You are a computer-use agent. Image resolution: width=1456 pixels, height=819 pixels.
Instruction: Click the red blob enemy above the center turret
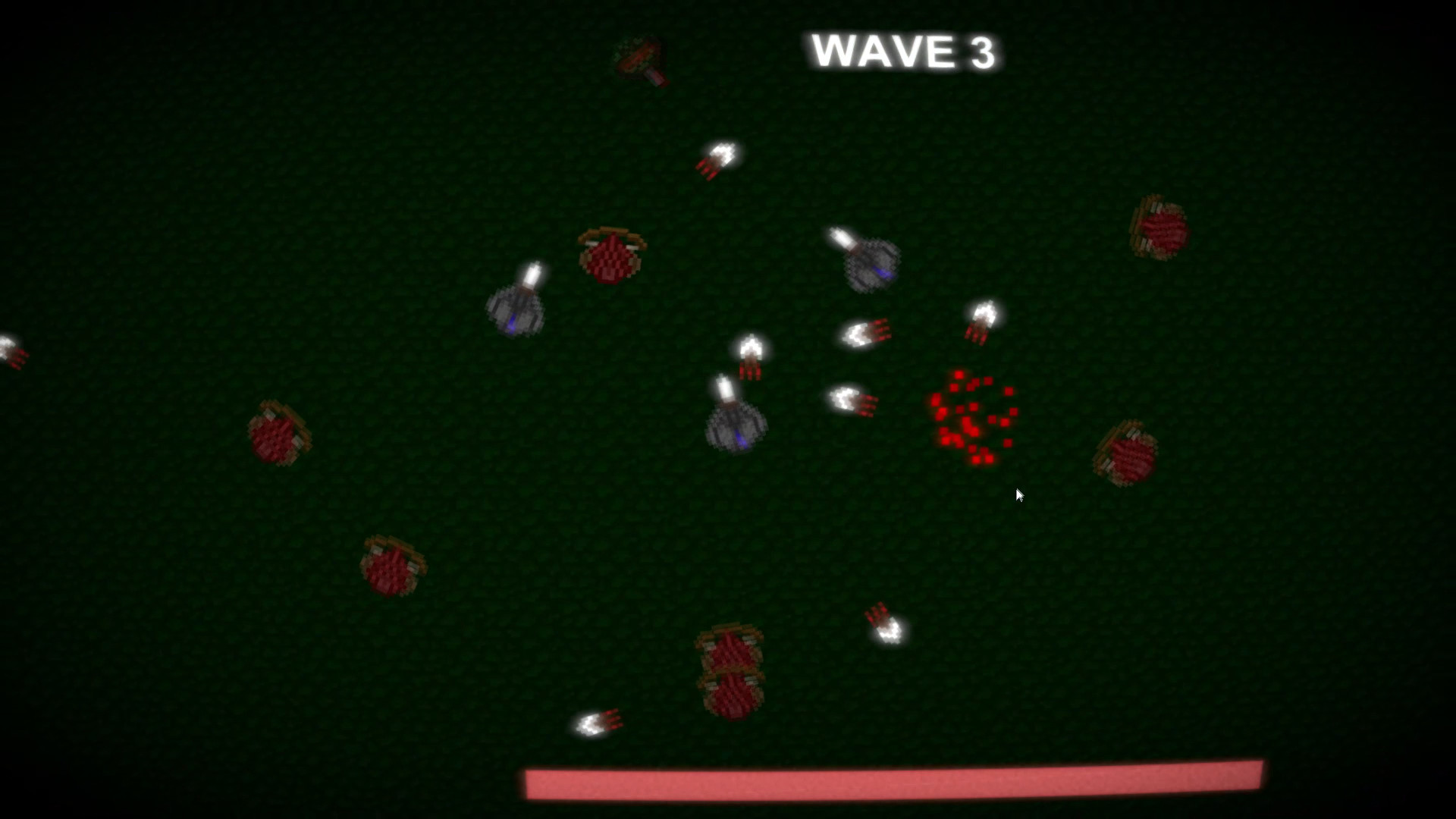[x=610, y=258]
